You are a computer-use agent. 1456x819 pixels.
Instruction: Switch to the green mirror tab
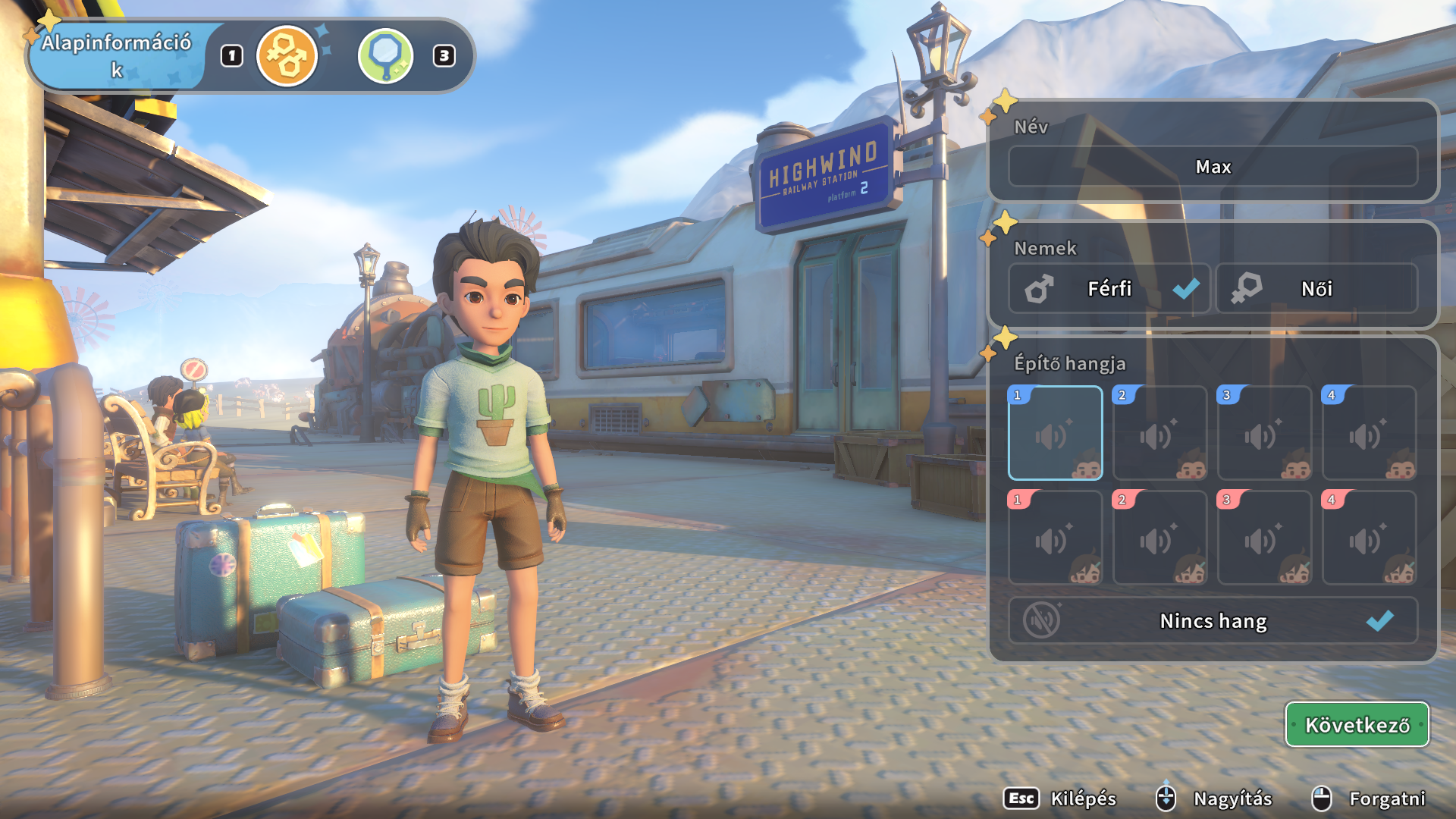pyautogui.click(x=385, y=55)
